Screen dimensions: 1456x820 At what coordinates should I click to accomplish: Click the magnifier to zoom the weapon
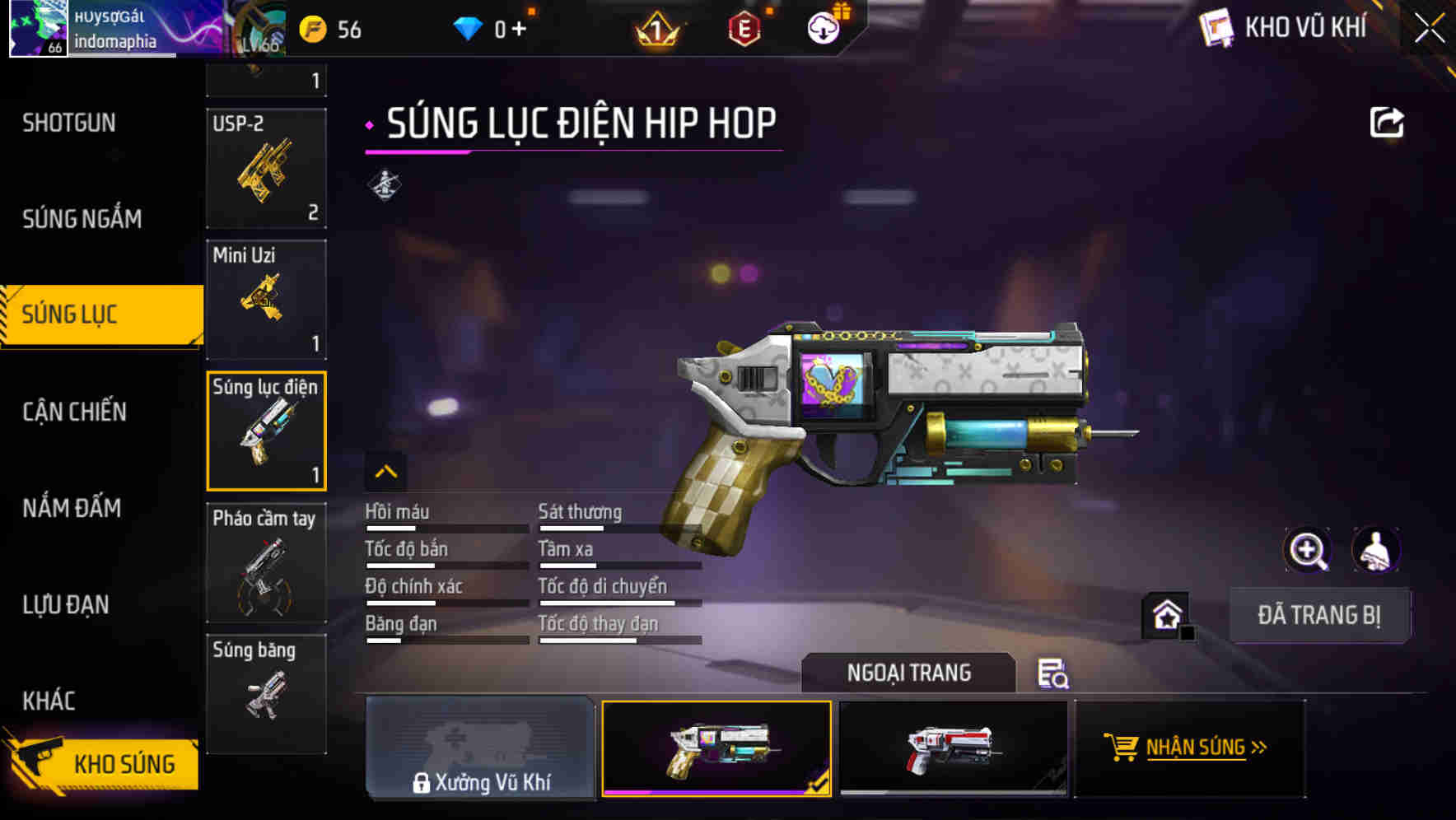coord(1308,549)
